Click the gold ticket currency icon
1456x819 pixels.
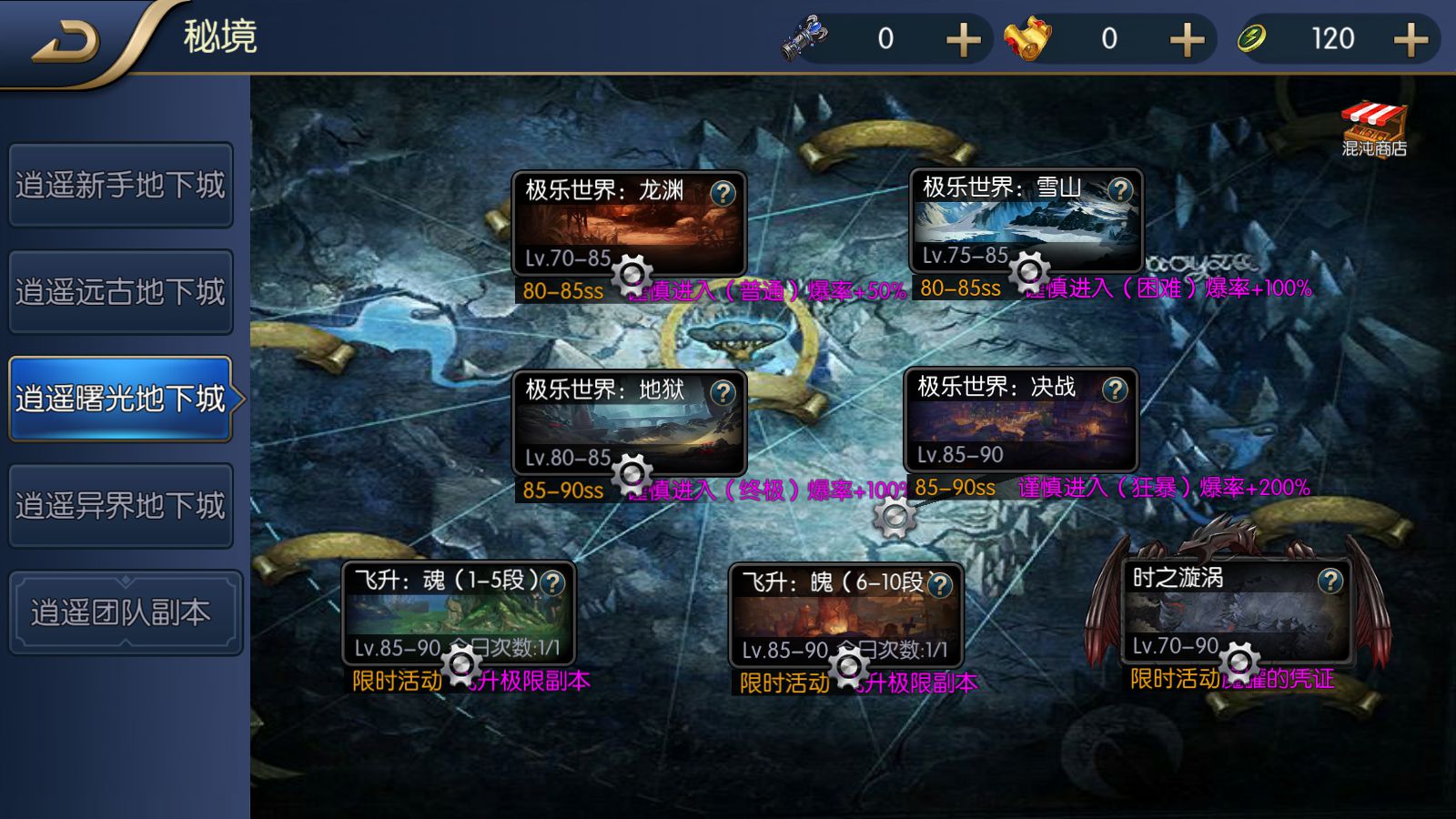tap(1026, 38)
